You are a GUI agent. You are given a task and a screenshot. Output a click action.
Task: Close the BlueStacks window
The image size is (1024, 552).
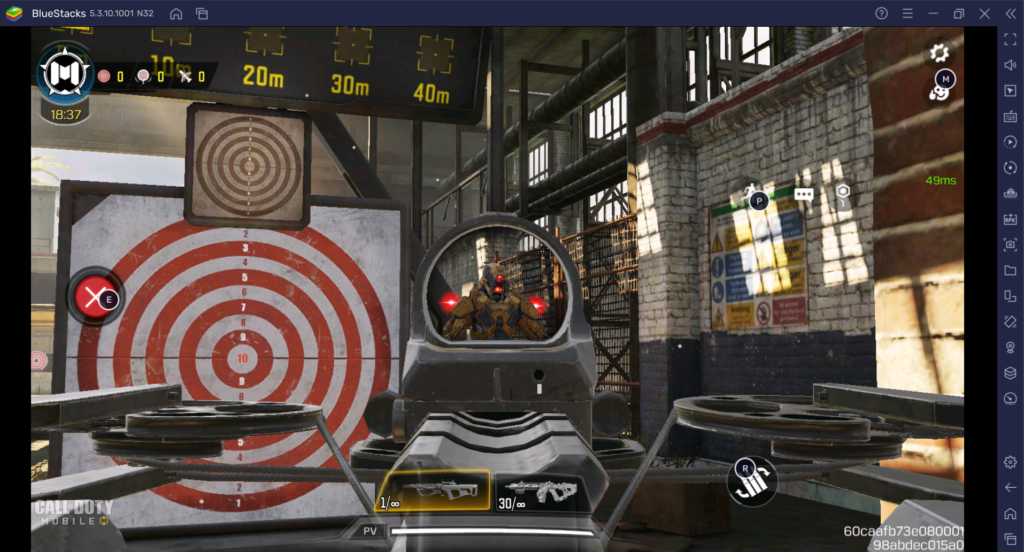point(984,13)
